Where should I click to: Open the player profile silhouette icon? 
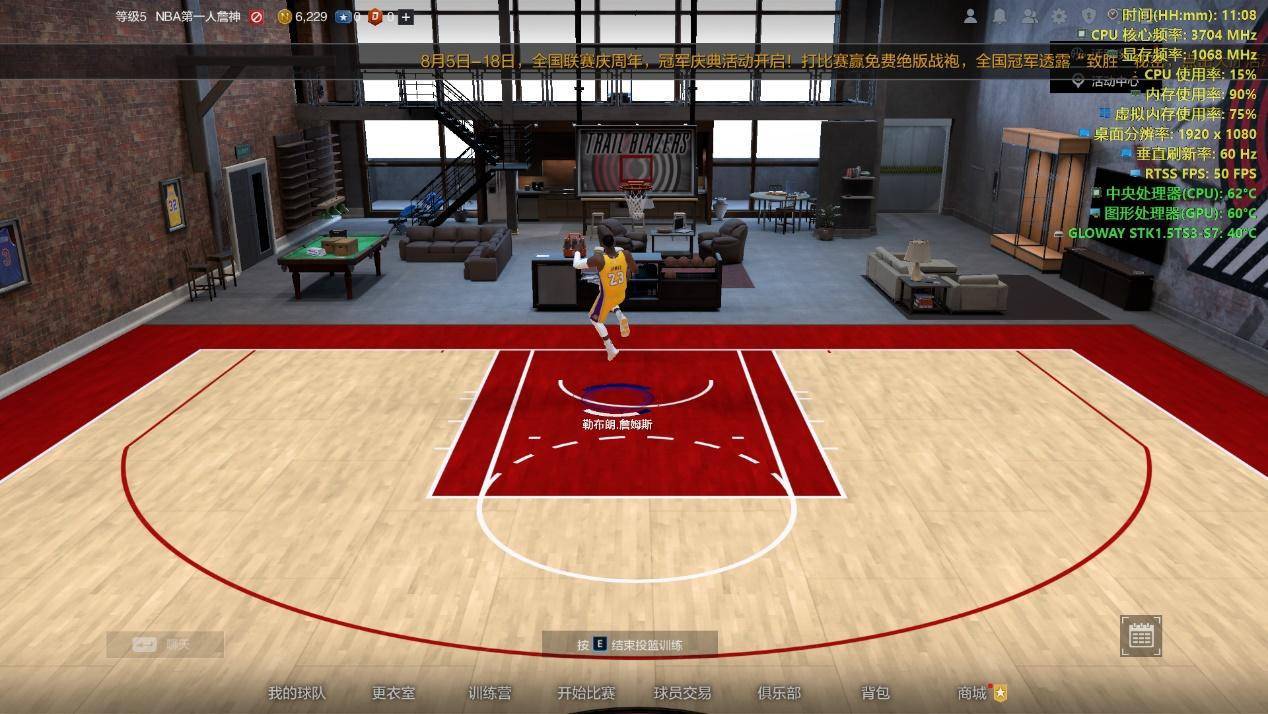[970, 16]
